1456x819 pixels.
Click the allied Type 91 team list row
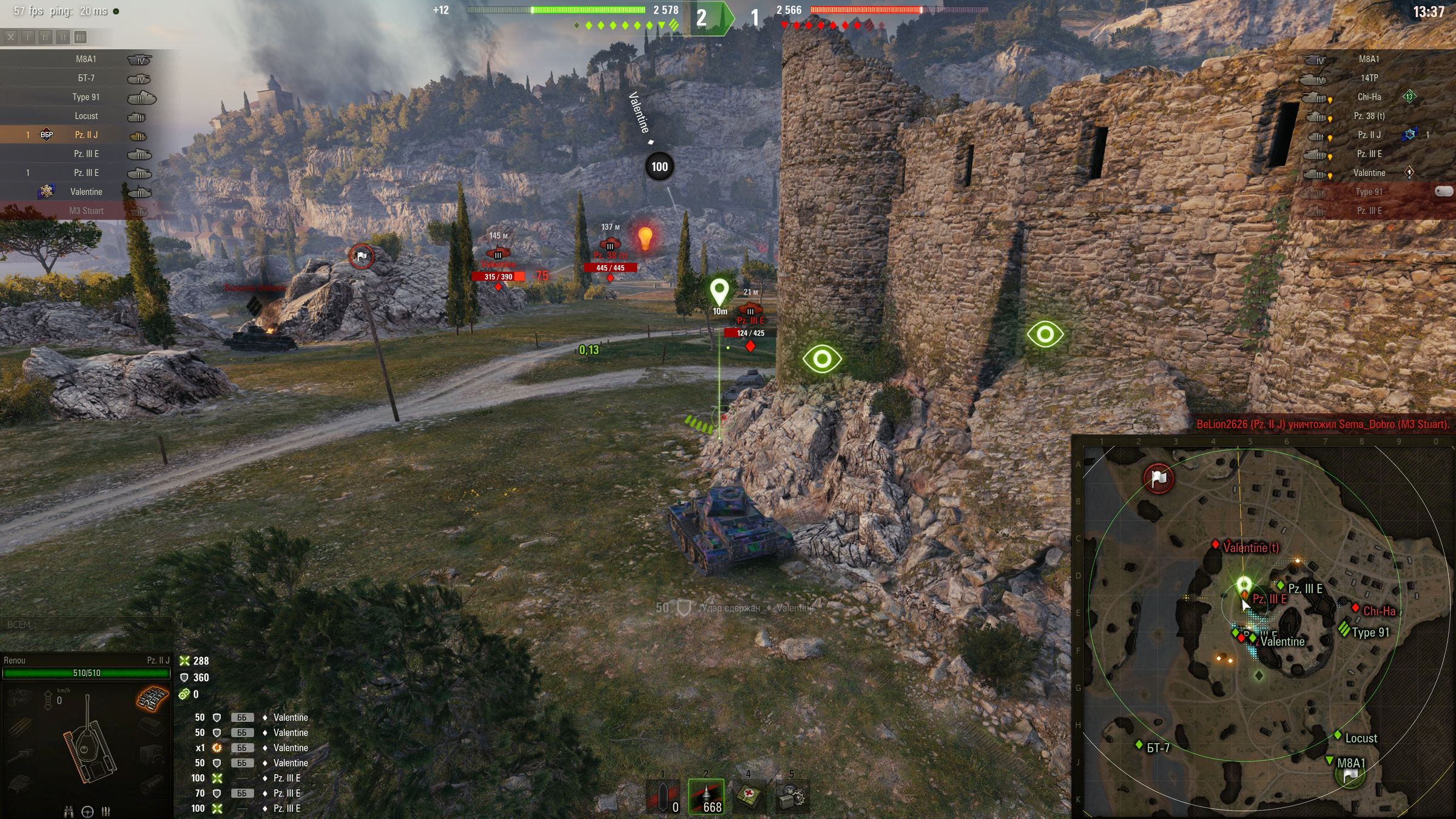86,97
